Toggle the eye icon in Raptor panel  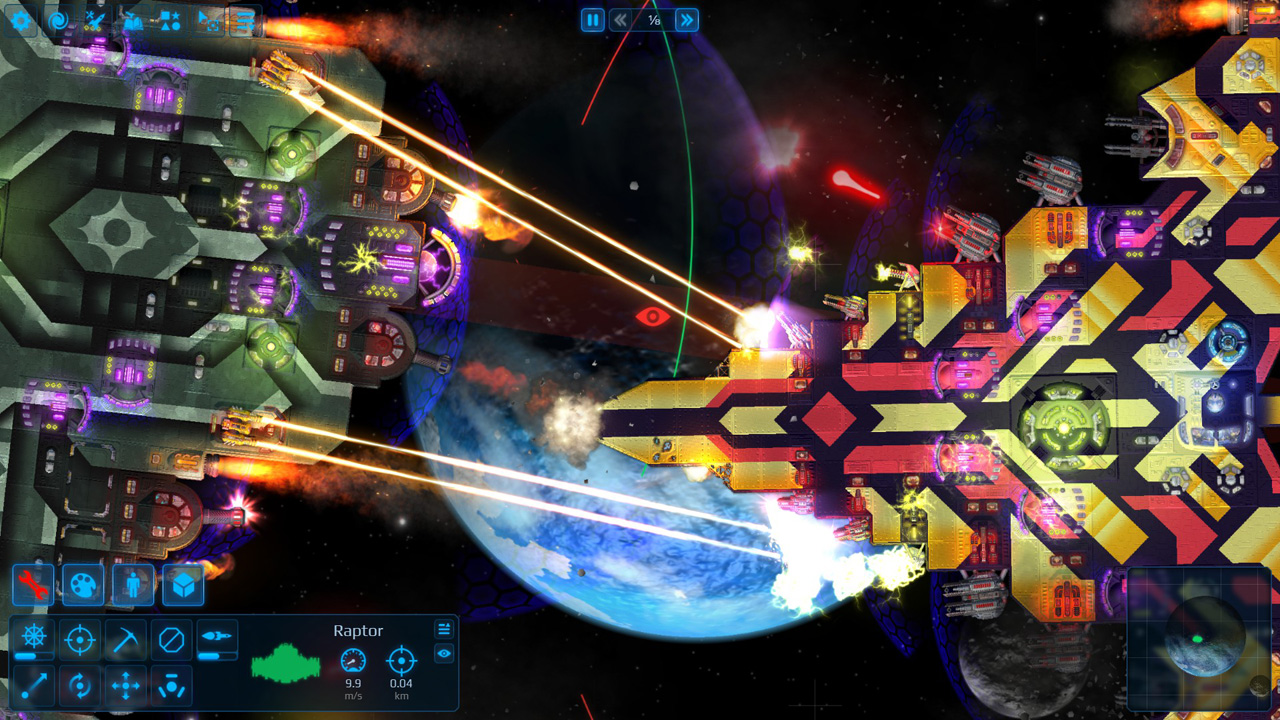[x=444, y=653]
